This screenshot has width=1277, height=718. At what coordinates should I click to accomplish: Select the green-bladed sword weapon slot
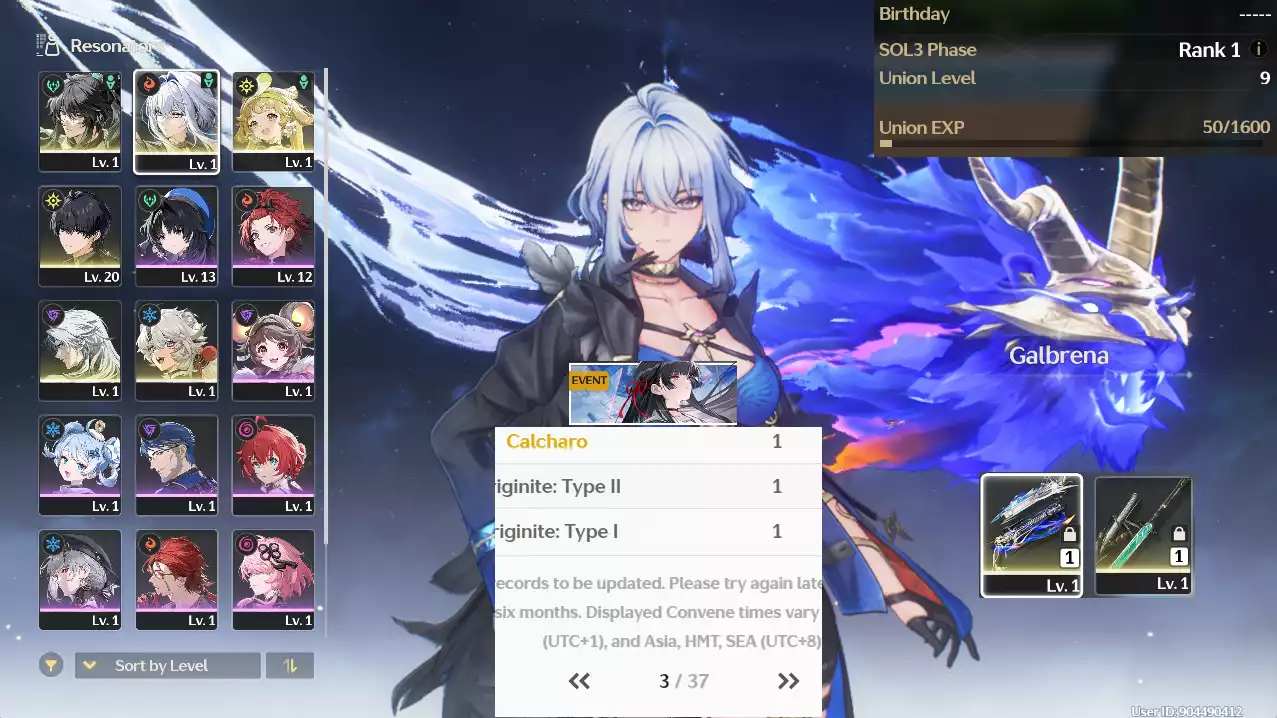1143,535
